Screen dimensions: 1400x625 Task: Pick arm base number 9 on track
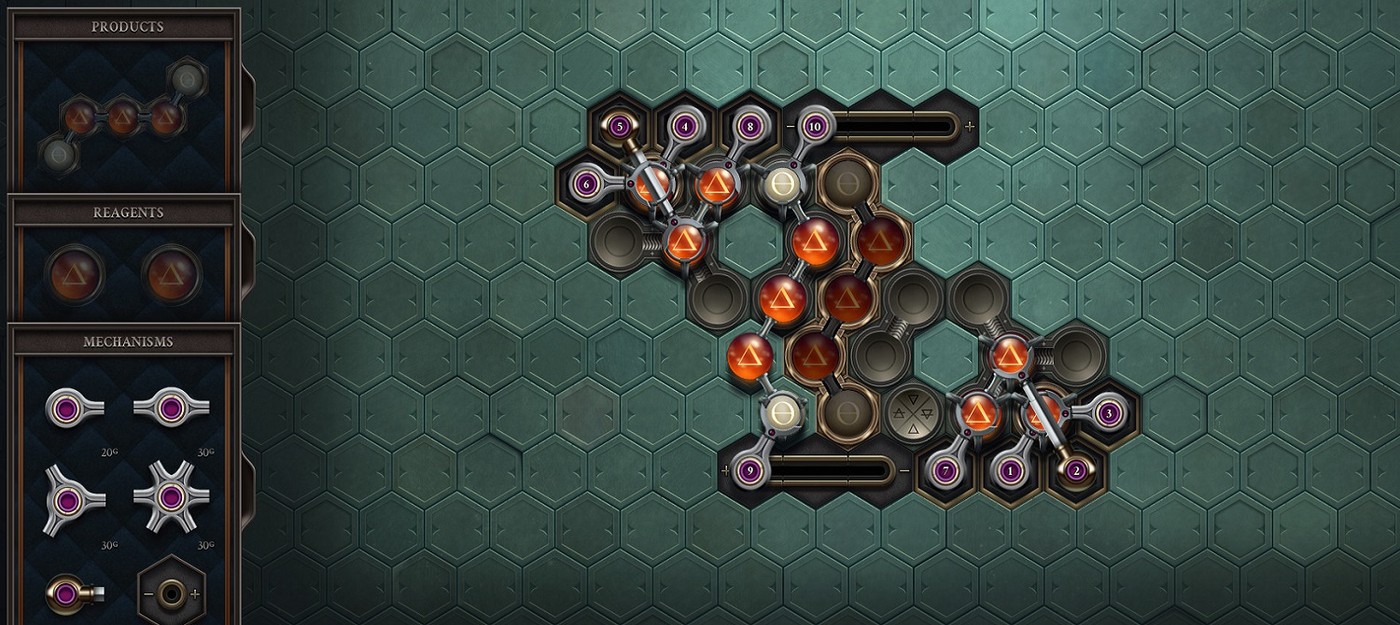pos(750,469)
